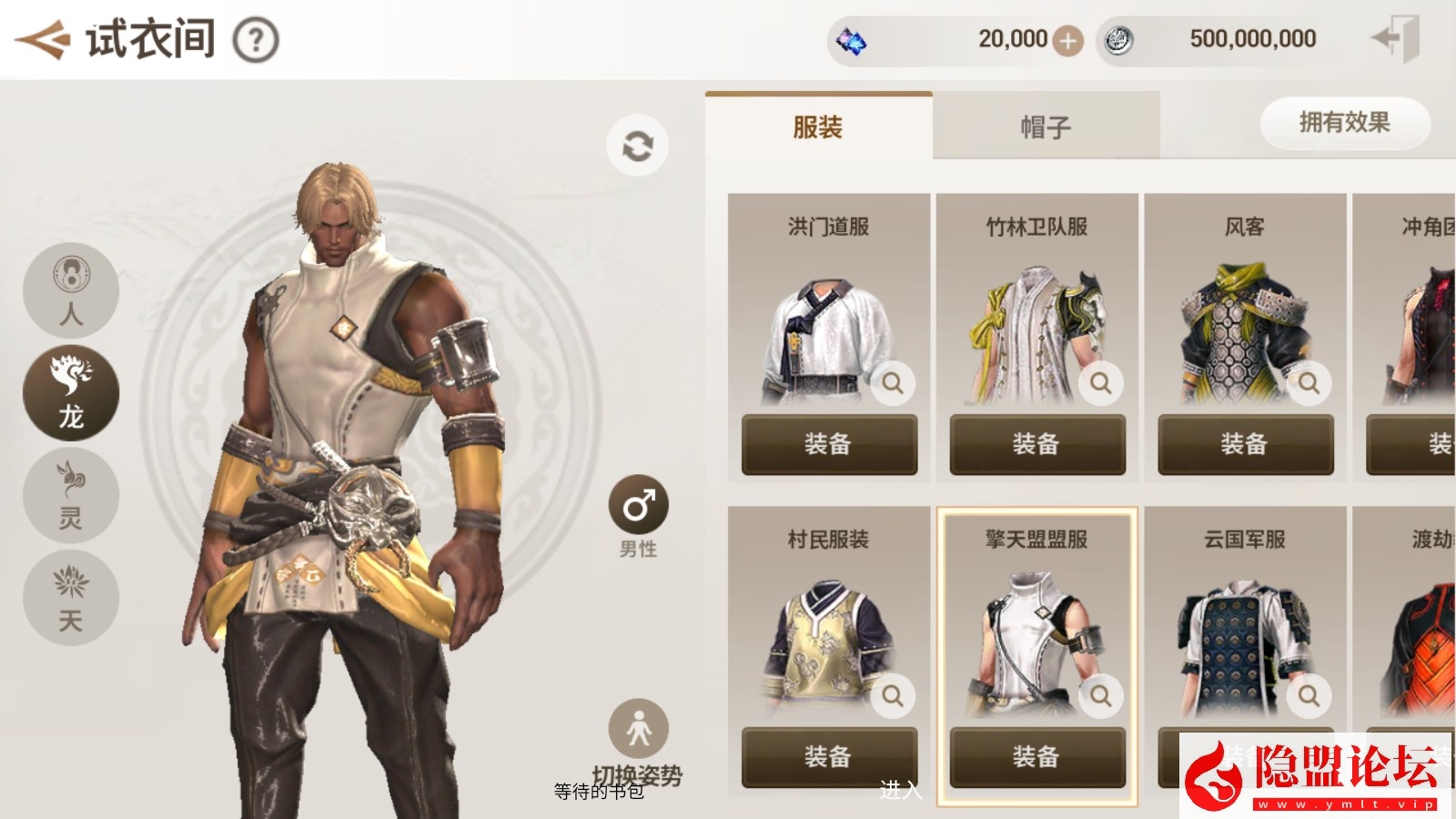This screenshot has height=819, width=1456.
Task: Click the back arrow beside 试衣间
Action: pyautogui.click(x=43, y=38)
